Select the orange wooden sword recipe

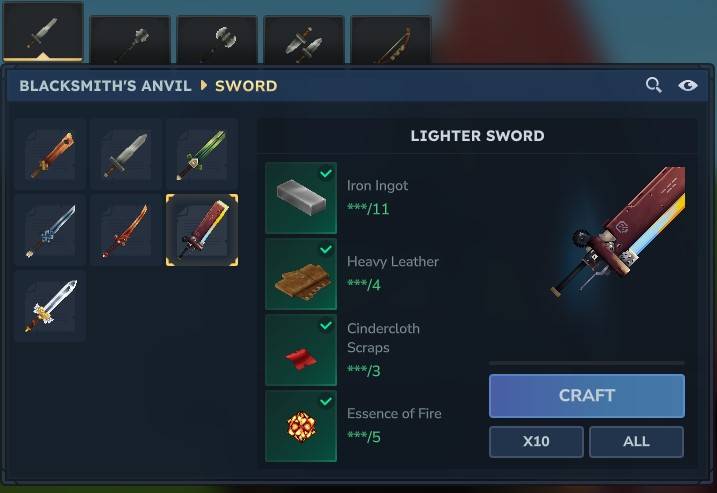coord(50,154)
